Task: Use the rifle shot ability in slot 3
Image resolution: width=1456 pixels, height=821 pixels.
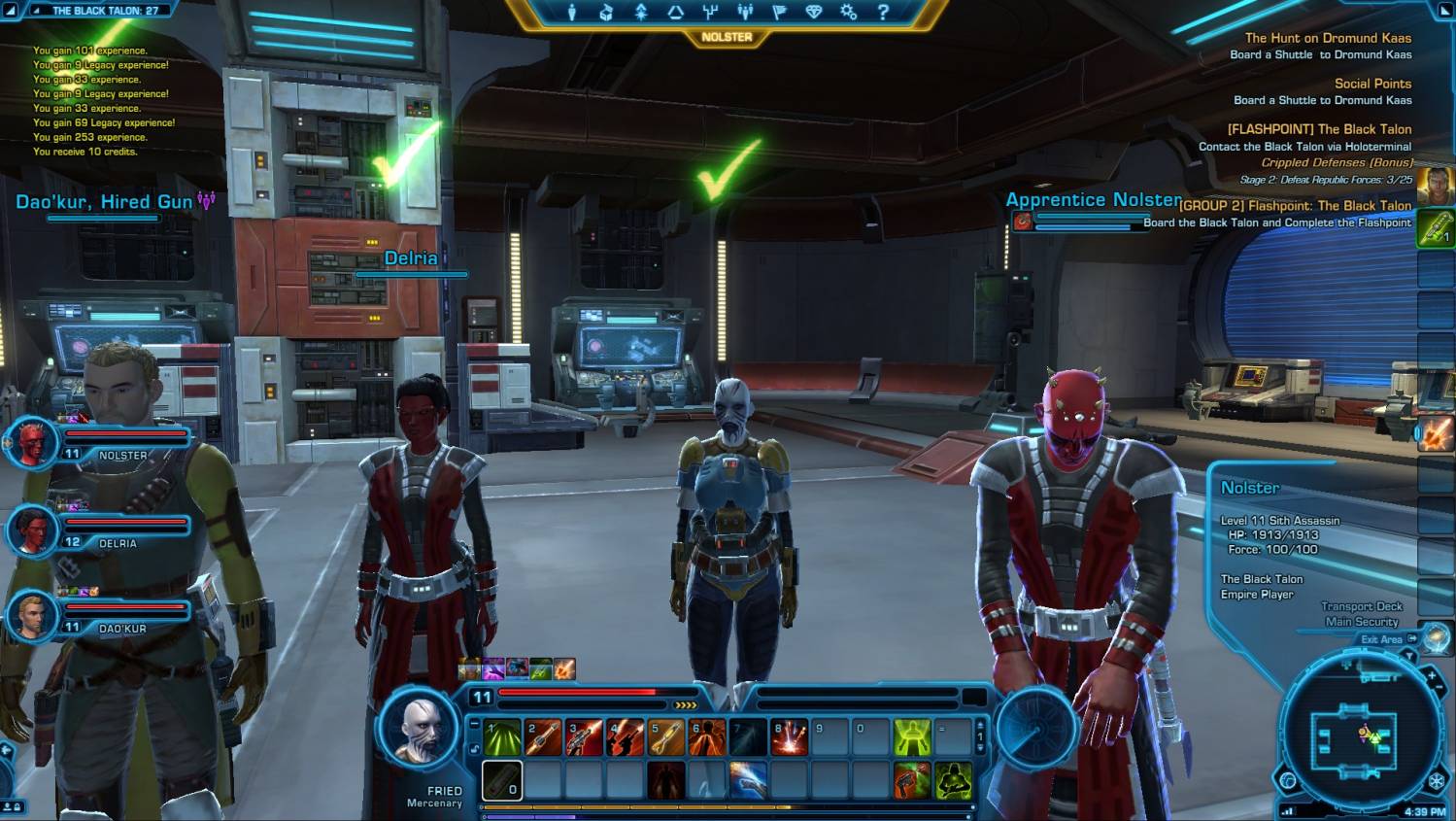Action: click(584, 738)
